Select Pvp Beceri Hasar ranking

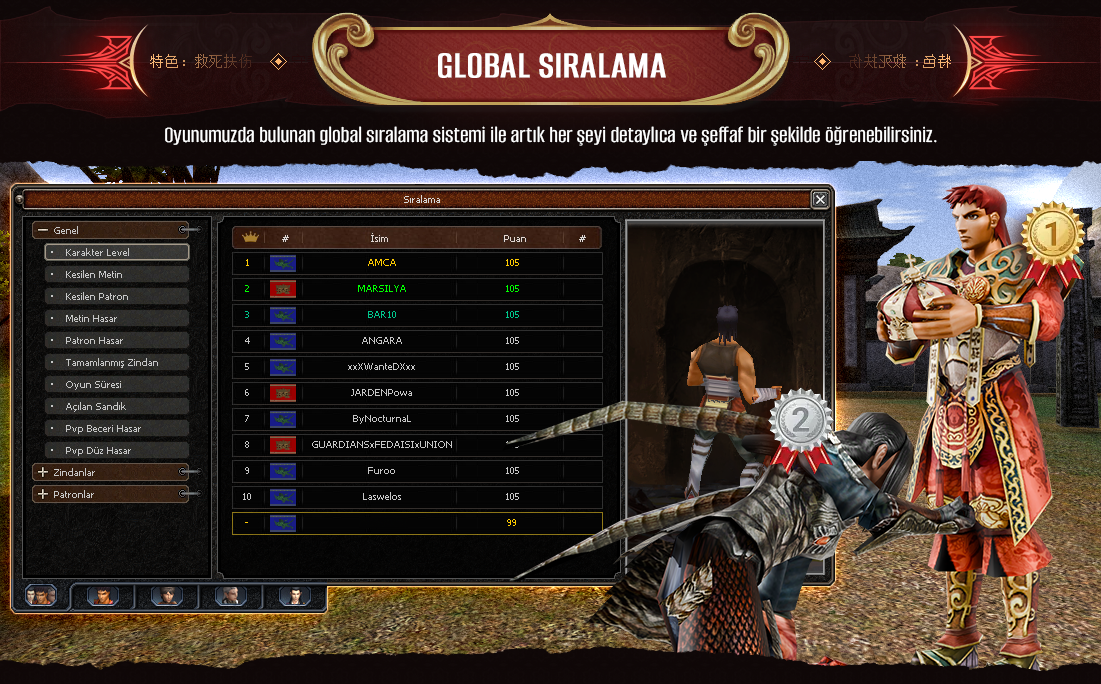pos(117,429)
